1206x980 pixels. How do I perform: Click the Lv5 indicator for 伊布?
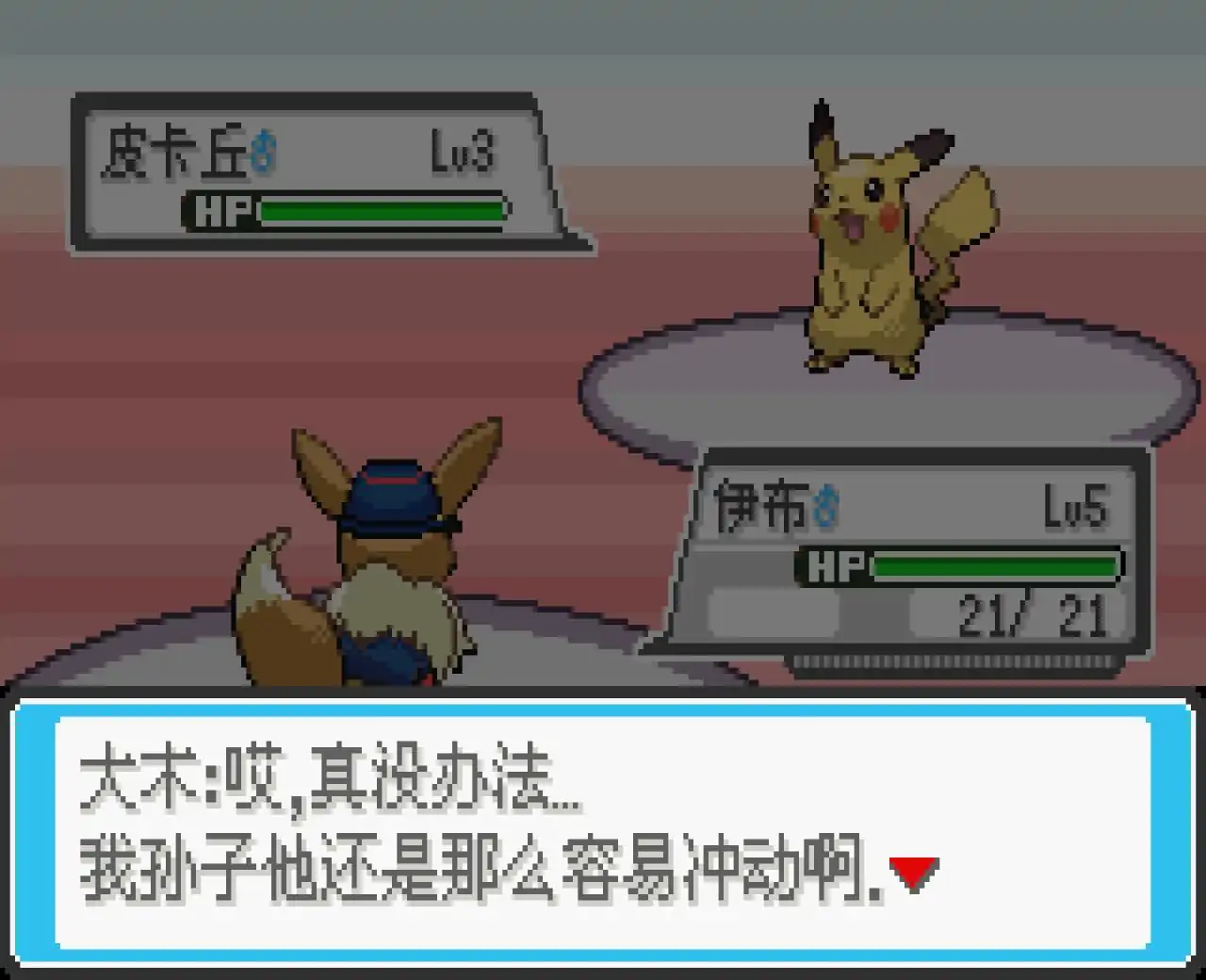[1076, 504]
